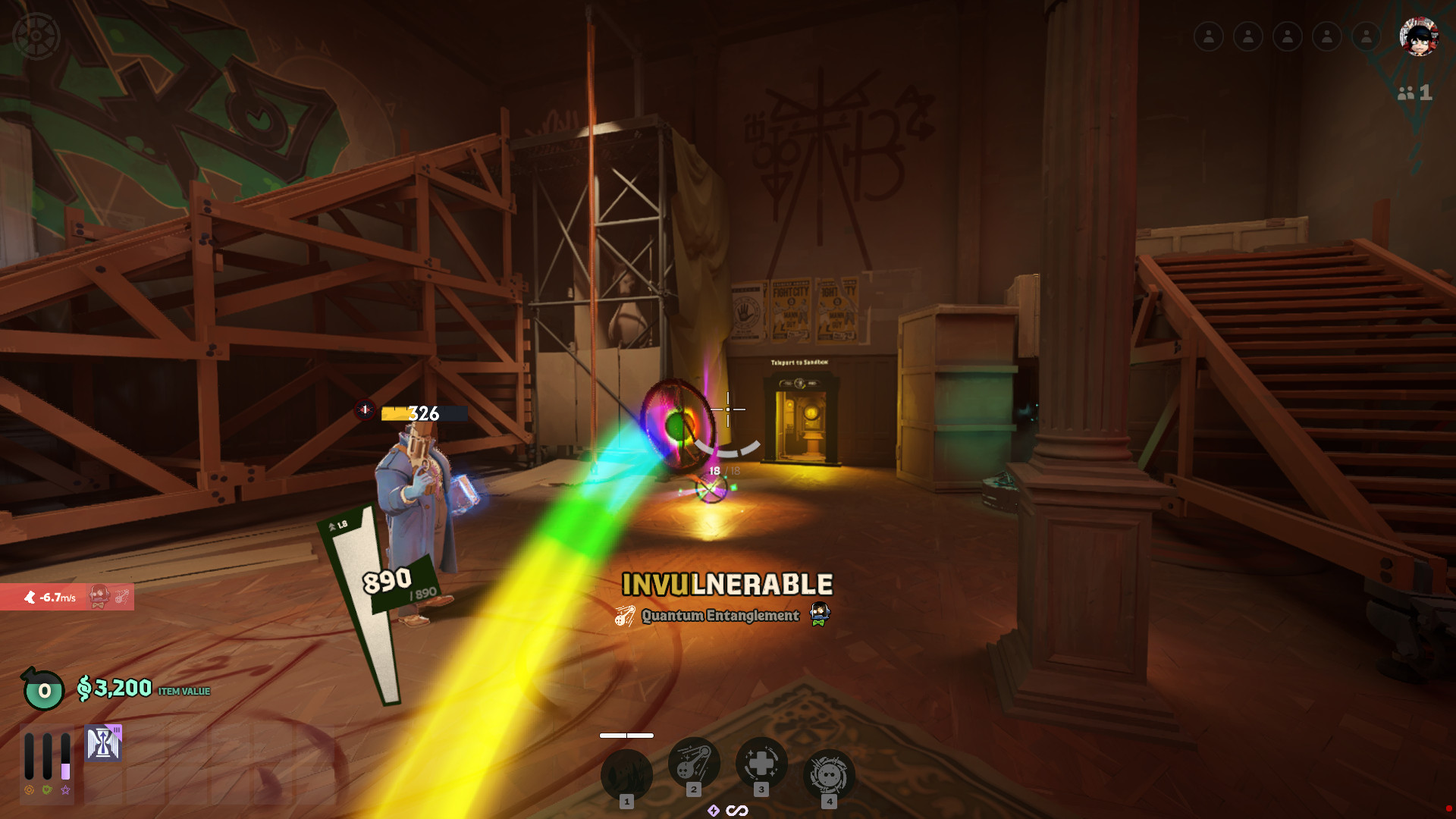The width and height of the screenshot is (1456, 819).
Task: Open the gear menu in the top-left corner
Action: (x=36, y=36)
